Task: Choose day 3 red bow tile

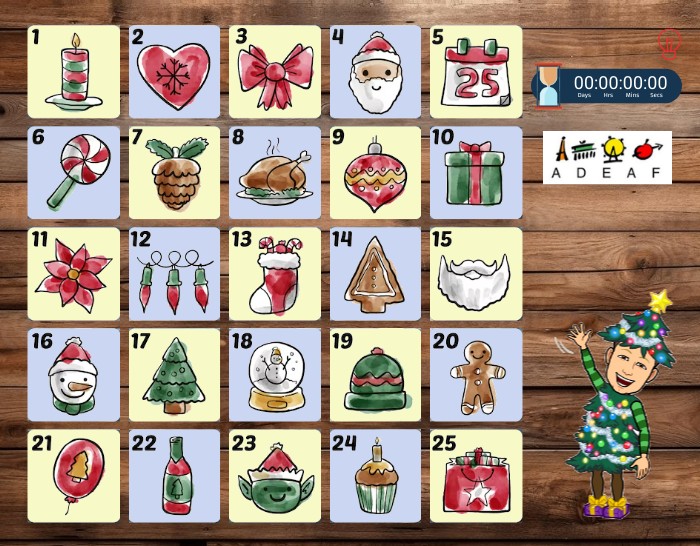Action: click(x=275, y=72)
